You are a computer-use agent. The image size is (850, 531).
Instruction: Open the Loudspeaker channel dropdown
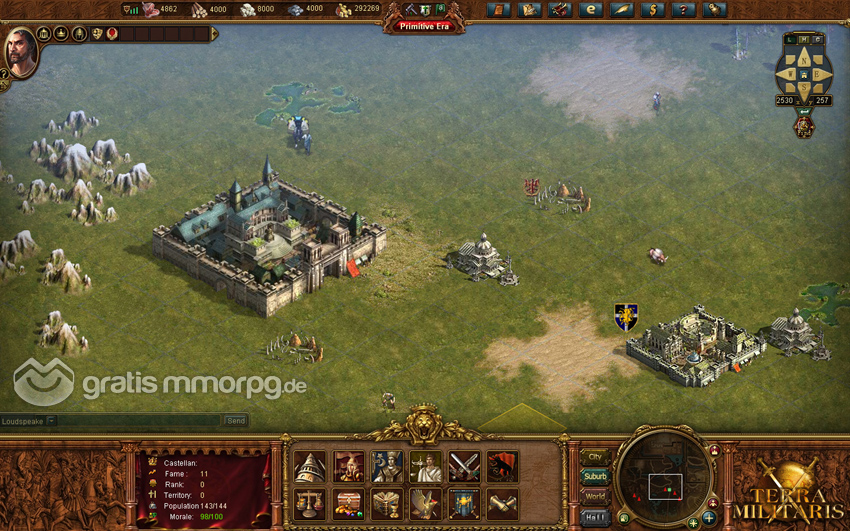point(52,421)
